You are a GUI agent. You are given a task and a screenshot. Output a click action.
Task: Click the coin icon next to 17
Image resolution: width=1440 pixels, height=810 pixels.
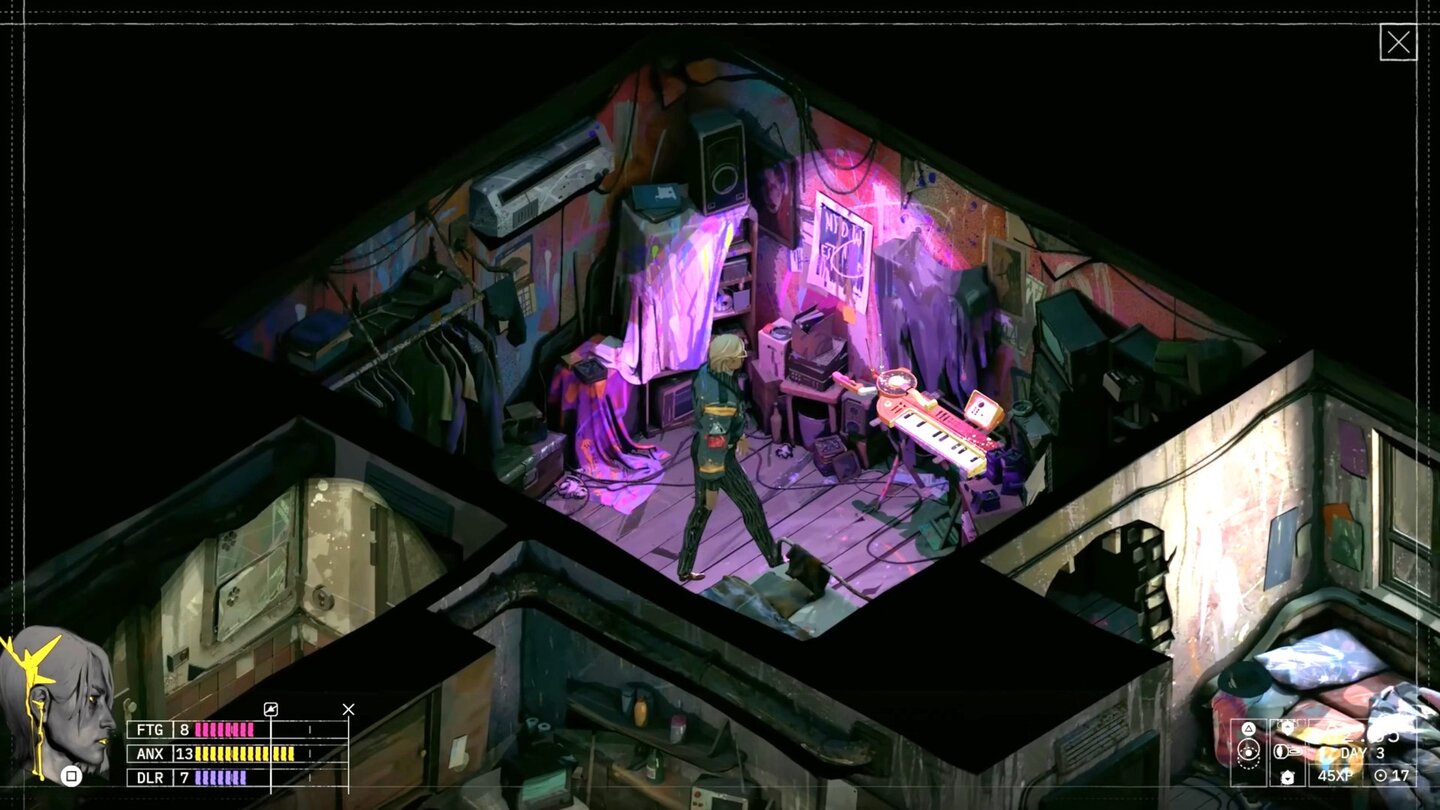coord(1380,775)
